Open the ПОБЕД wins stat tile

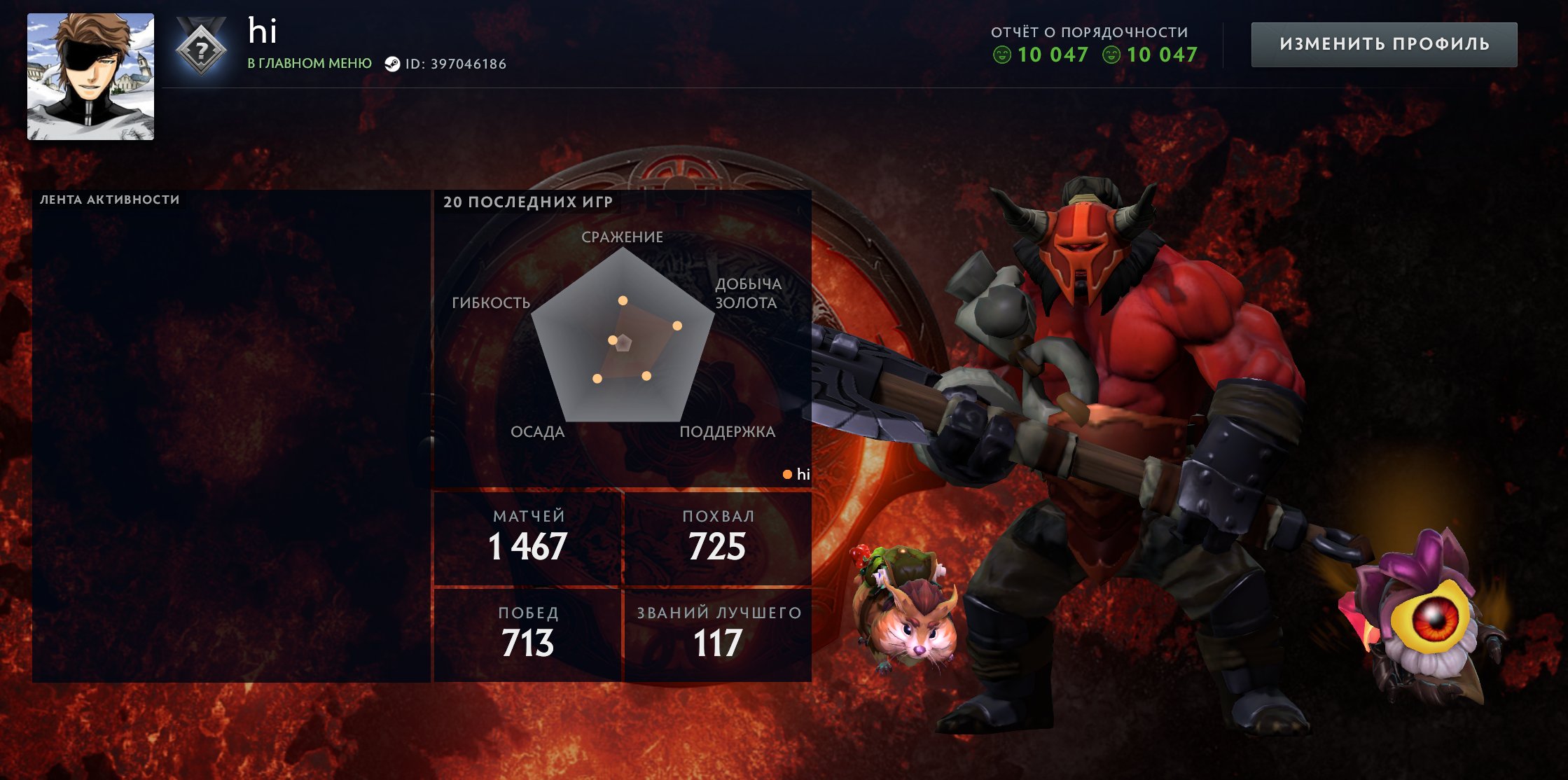point(528,634)
